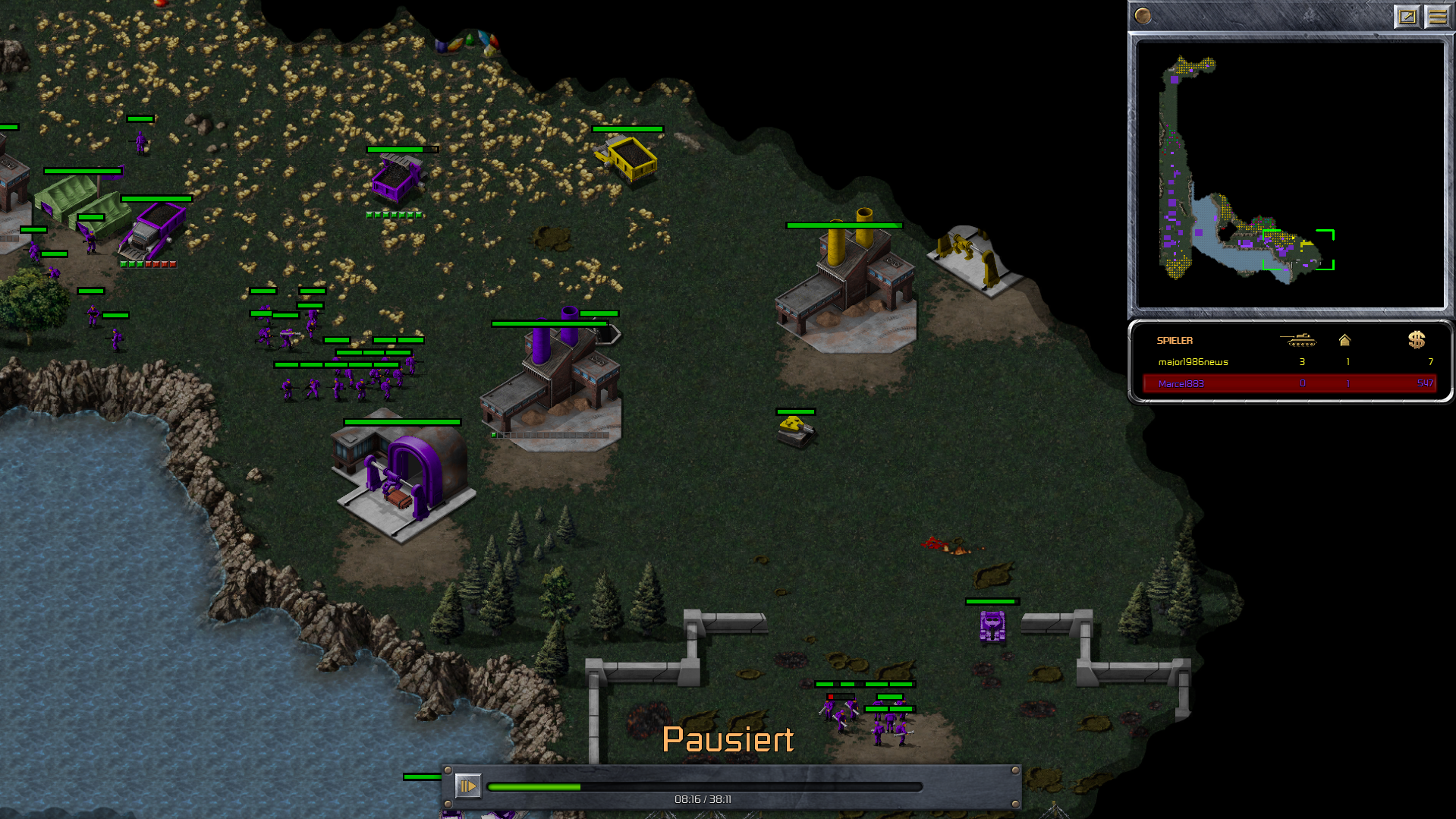This screenshot has height=819, width=1456.
Task: Seek the replay progress bar
Action: tap(704, 787)
